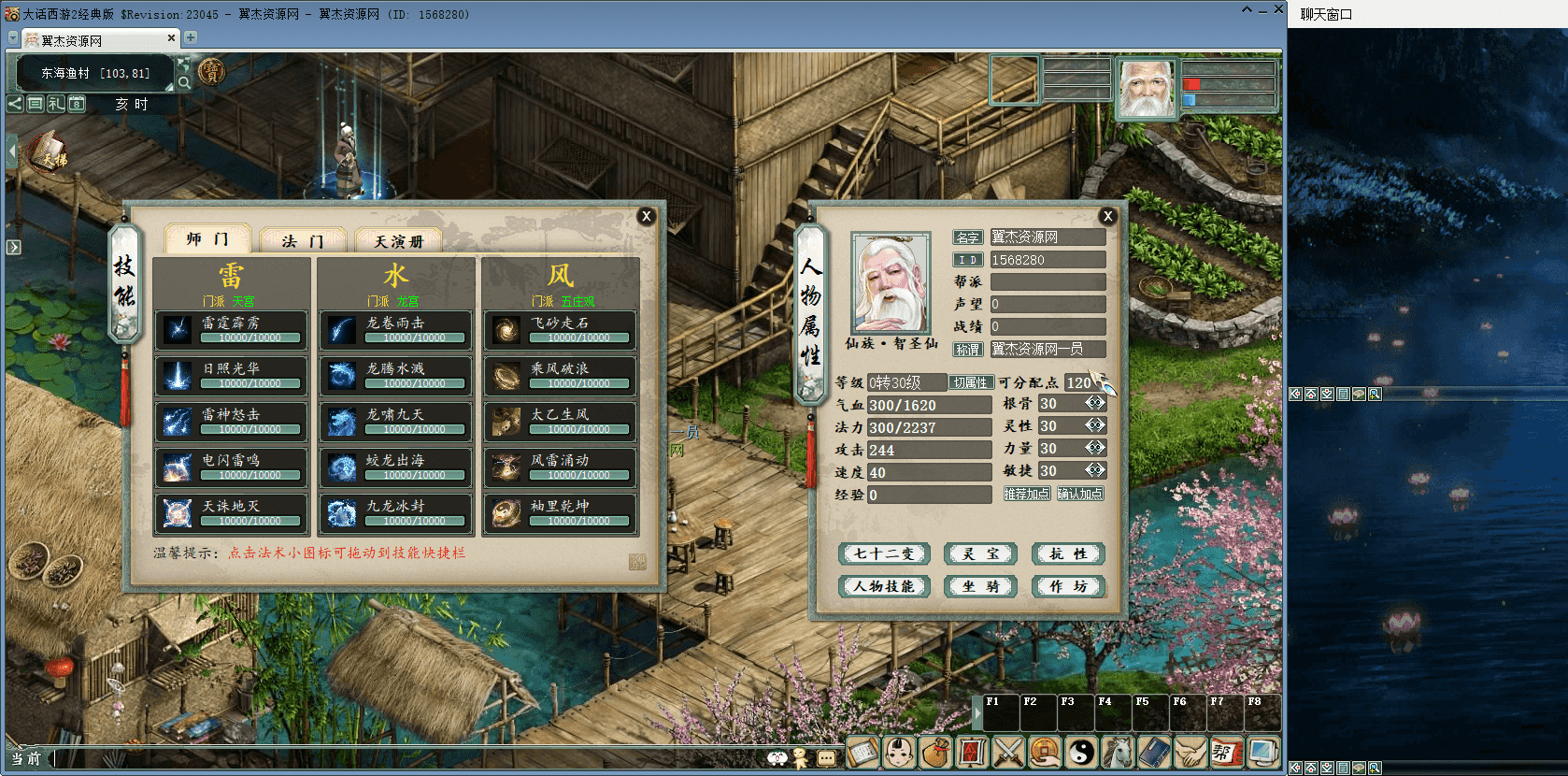The width and height of the screenshot is (1568, 776).
Task: Close the character attributes panel
Action: [x=1108, y=216]
